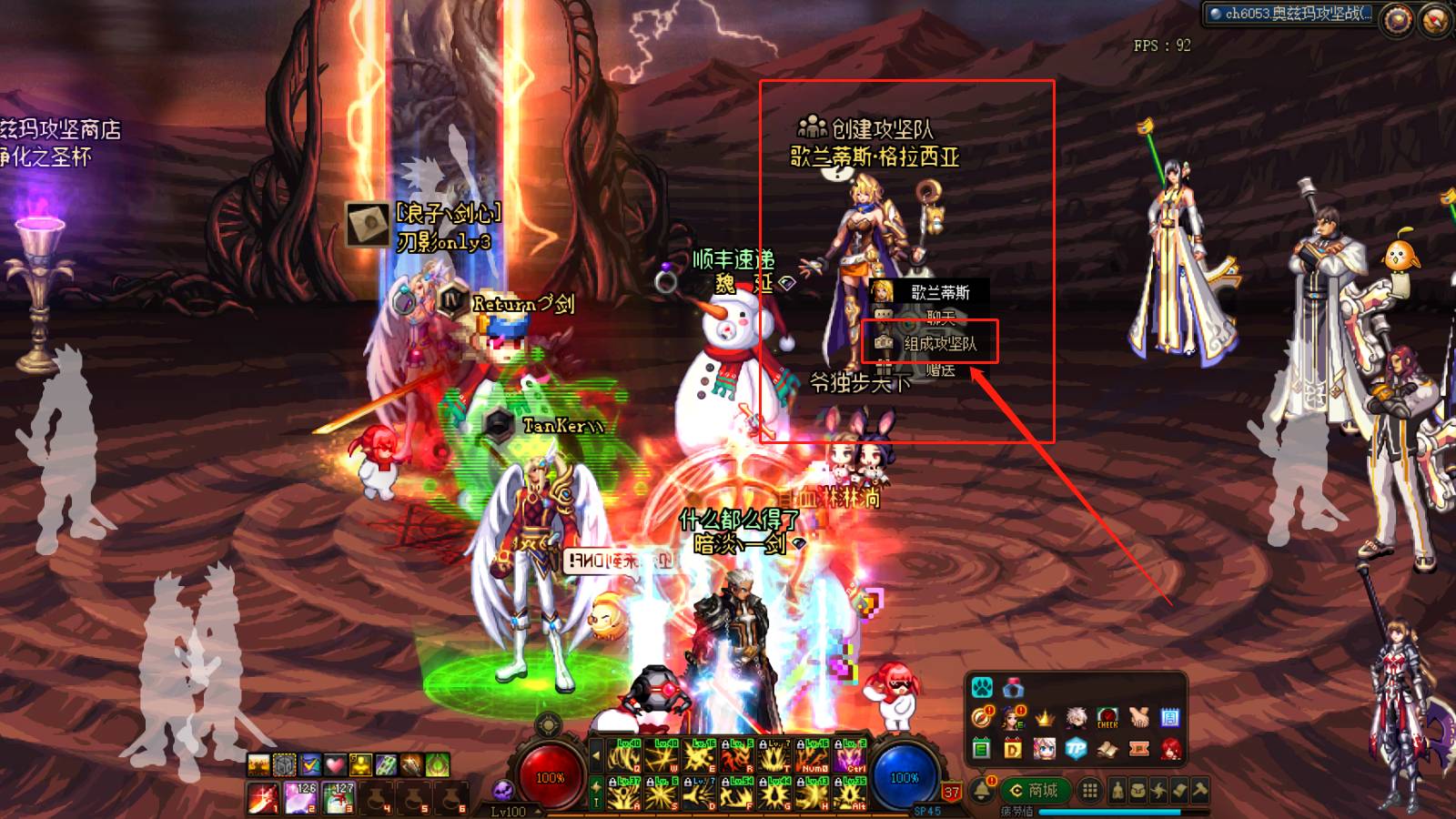Screen dimensions: 1456x819
Task: Click the notification bell icon
Action: [x=982, y=790]
